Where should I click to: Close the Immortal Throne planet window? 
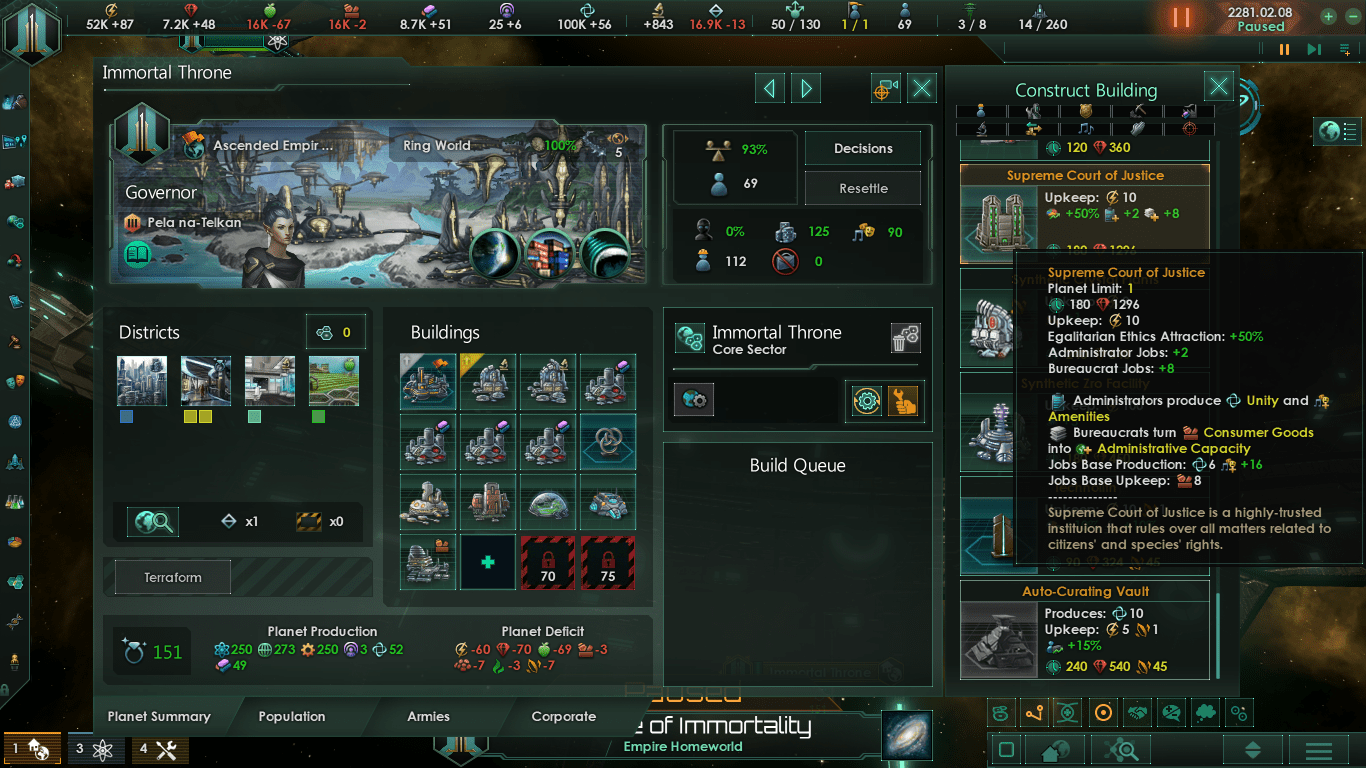(x=922, y=89)
